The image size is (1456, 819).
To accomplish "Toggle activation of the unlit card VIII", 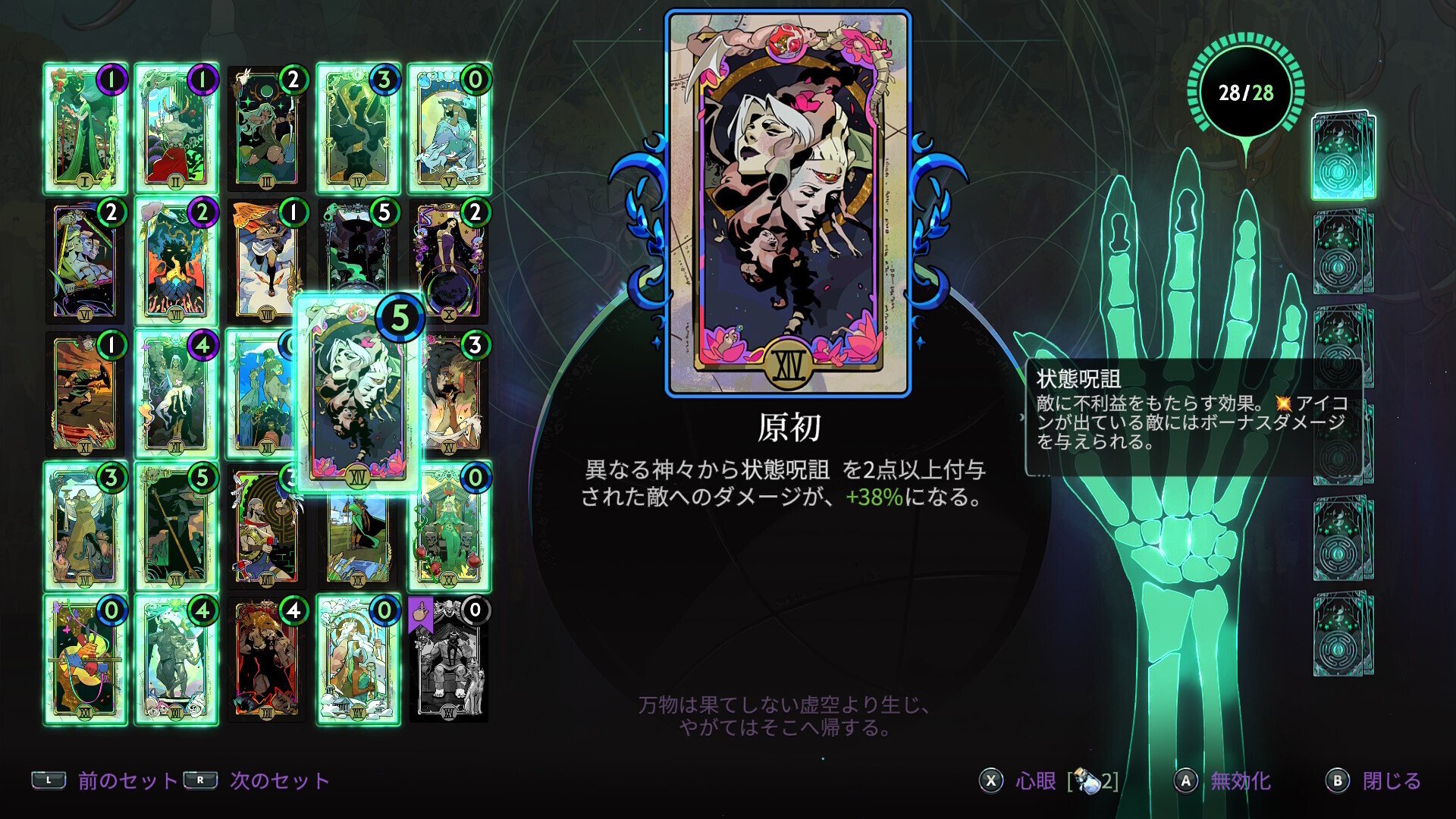I will (268, 262).
